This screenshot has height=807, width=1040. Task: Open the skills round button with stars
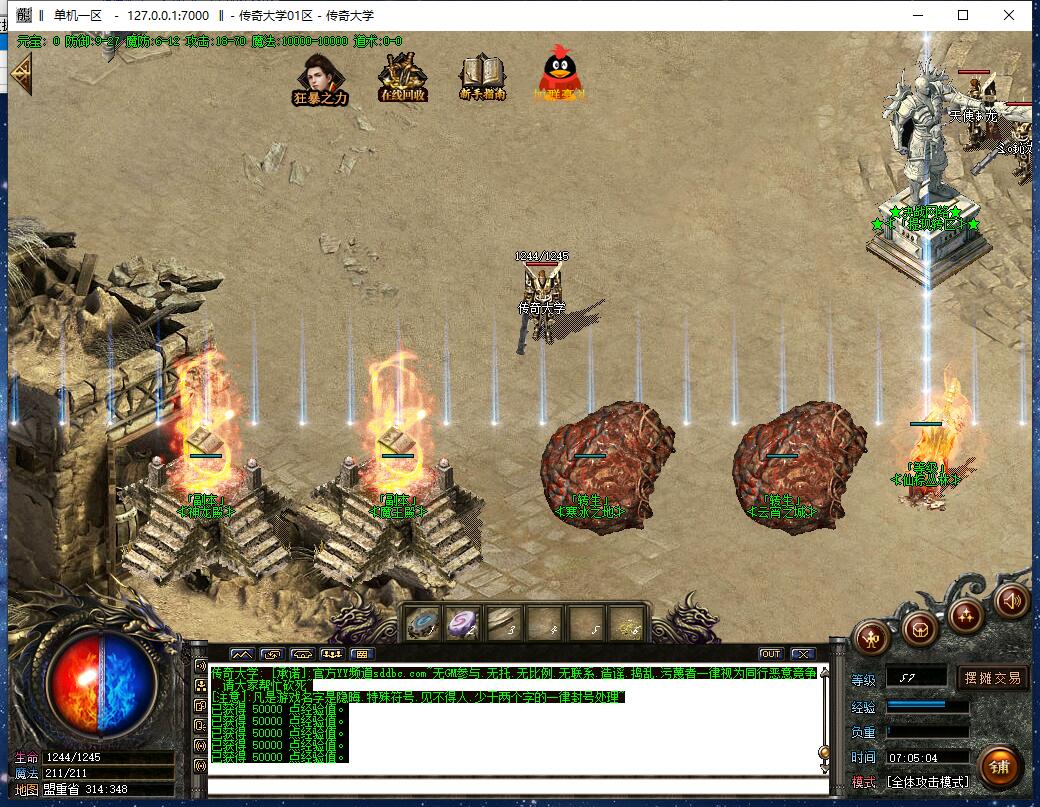[967, 615]
